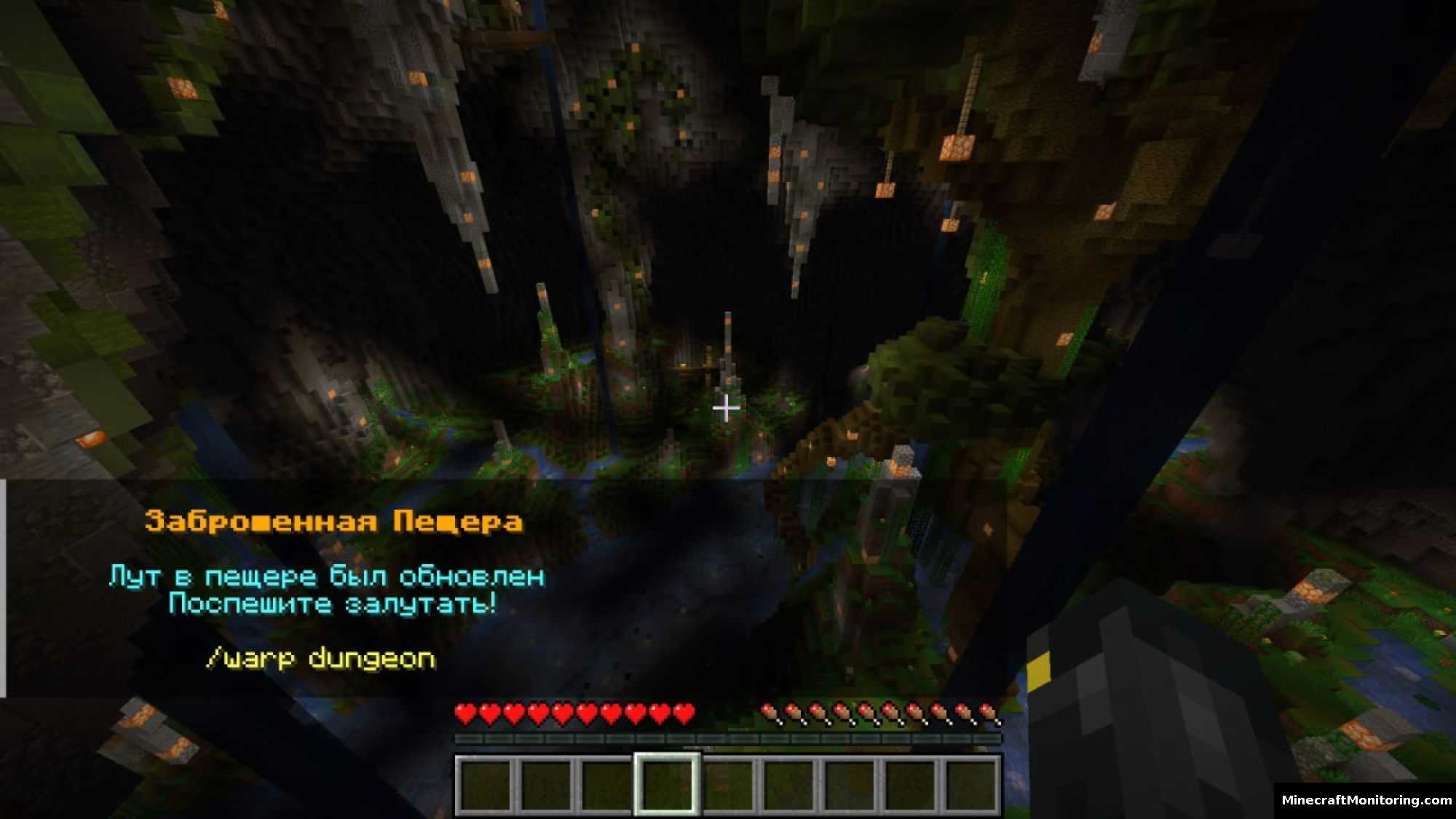Click the crosshair at screen center
1456x819 pixels.
pyautogui.click(x=726, y=409)
